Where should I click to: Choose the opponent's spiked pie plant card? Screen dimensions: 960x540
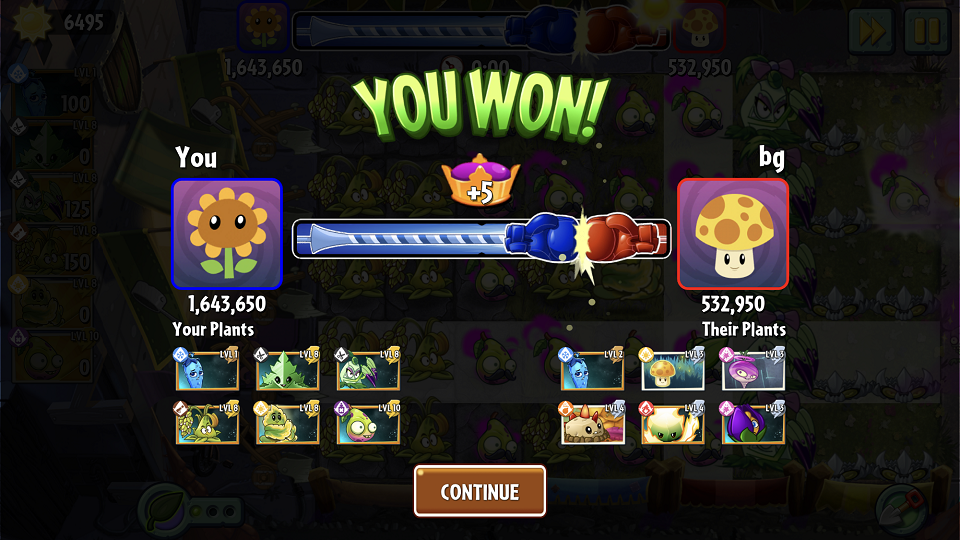point(592,424)
